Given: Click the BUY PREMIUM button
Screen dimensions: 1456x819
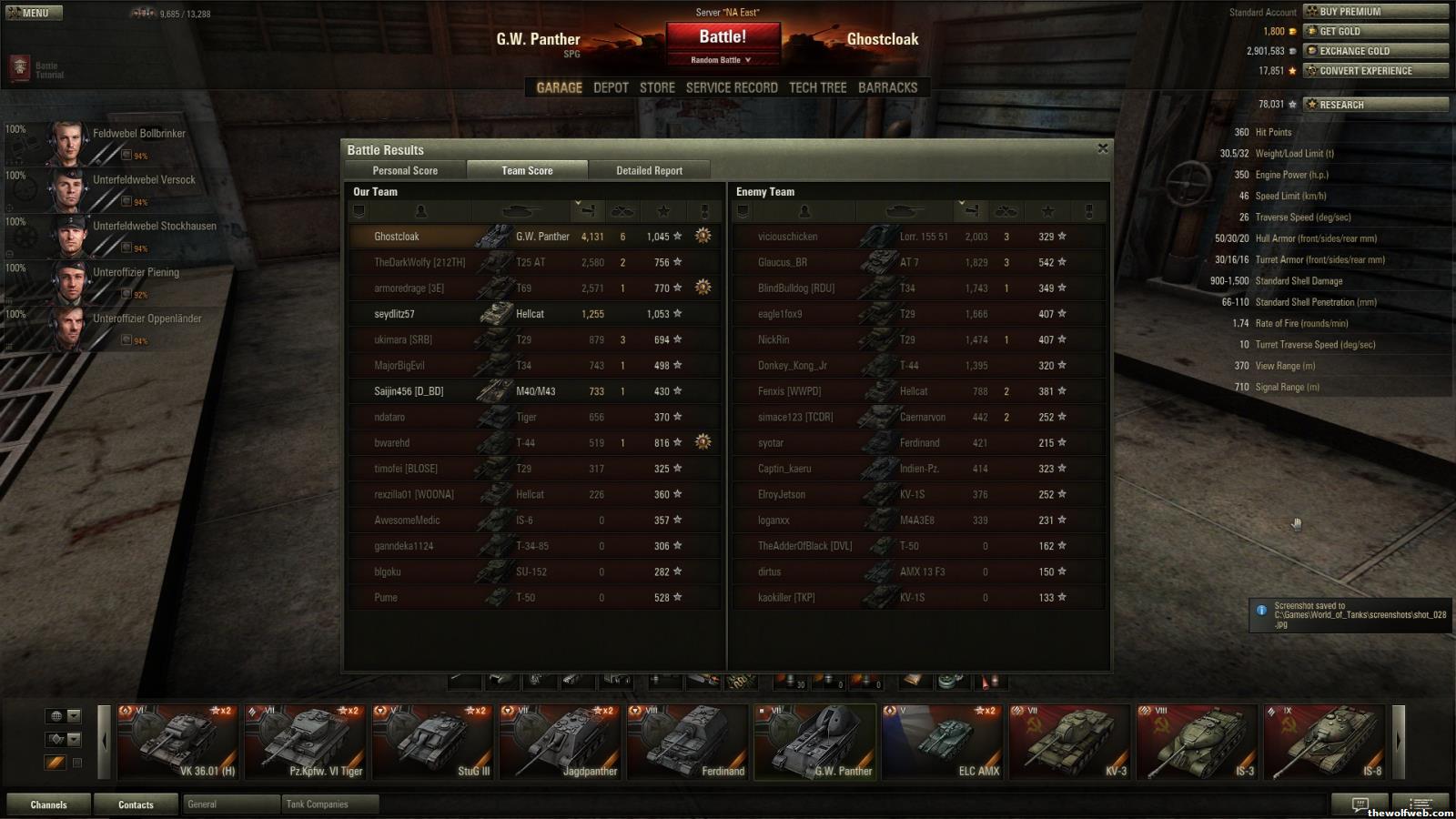Looking at the screenshot, I should pos(1375,12).
